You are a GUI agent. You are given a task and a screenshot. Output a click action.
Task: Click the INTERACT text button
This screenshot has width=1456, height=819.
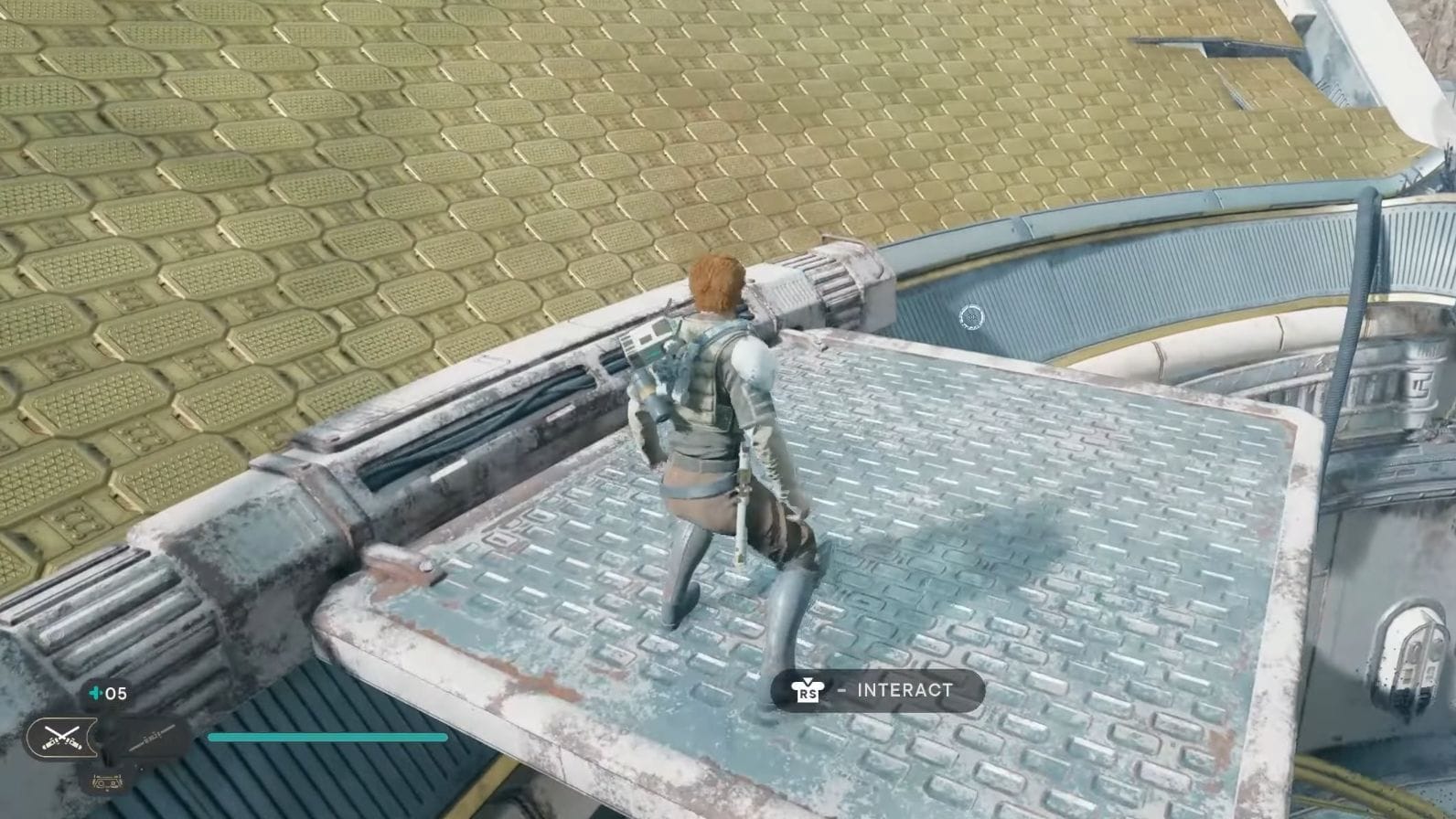[x=905, y=691]
